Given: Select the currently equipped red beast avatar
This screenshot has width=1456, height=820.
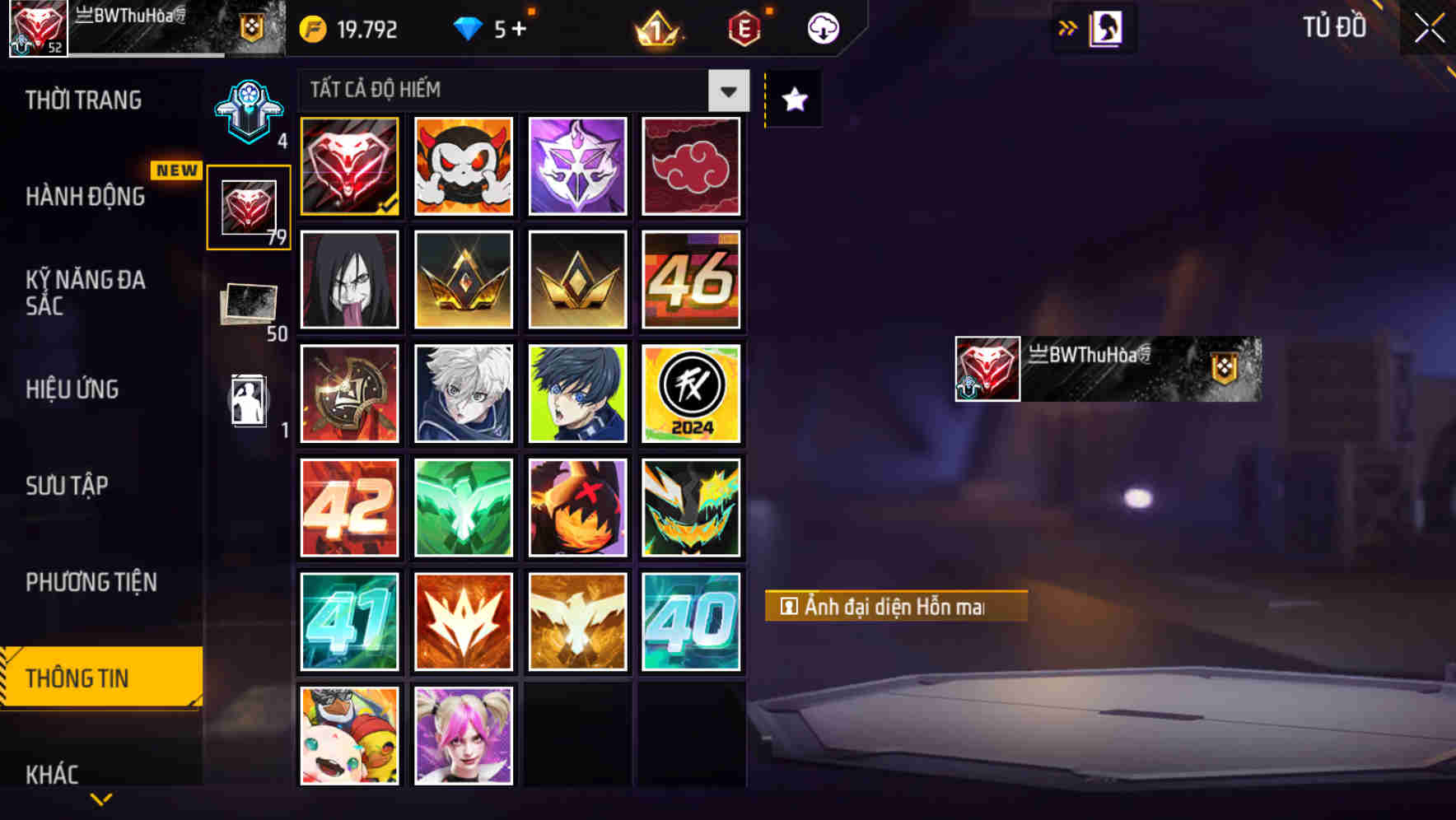Looking at the screenshot, I should [x=349, y=165].
